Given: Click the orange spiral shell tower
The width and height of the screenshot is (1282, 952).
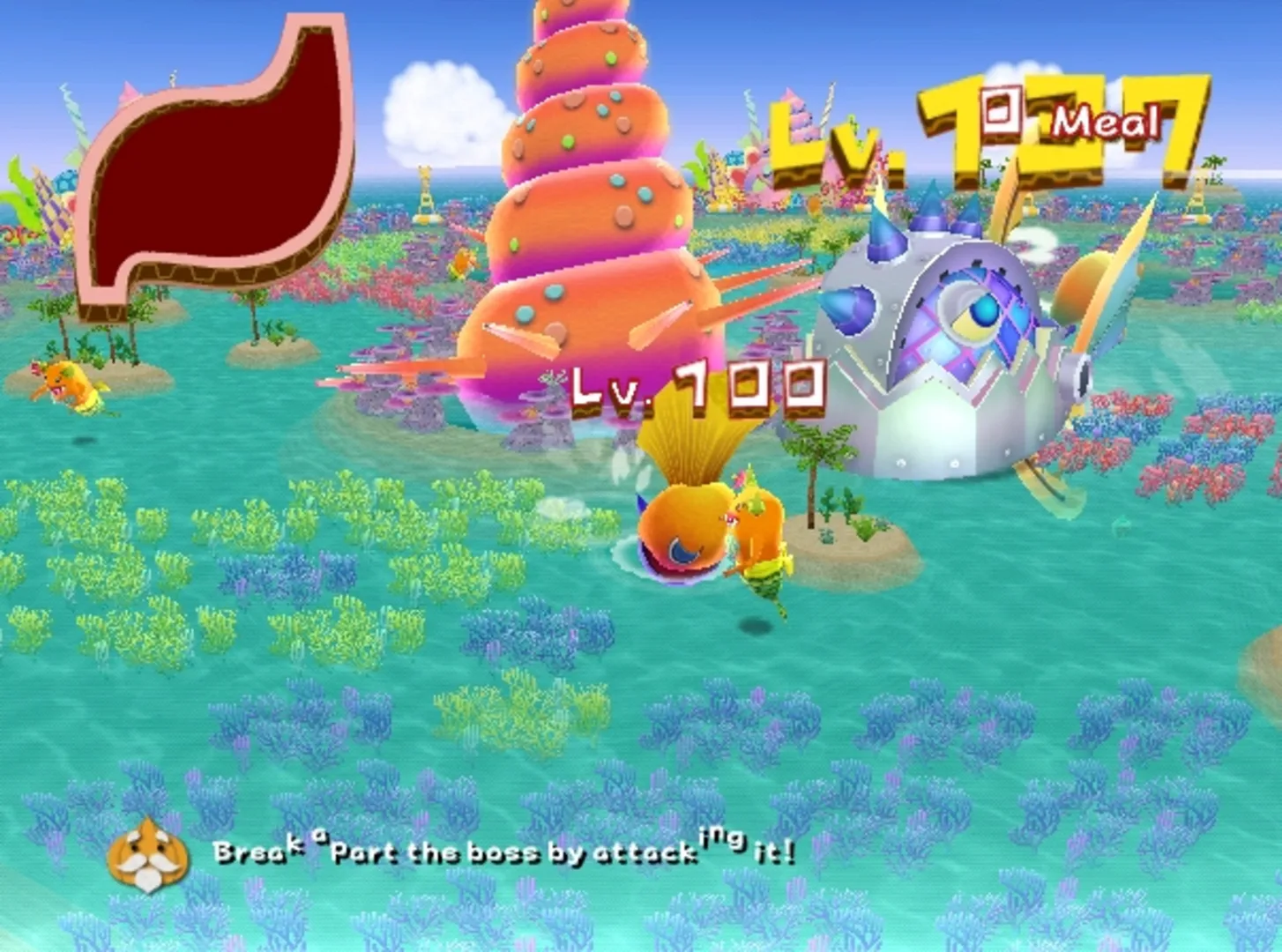Looking at the screenshot, I should coord(582,176).
